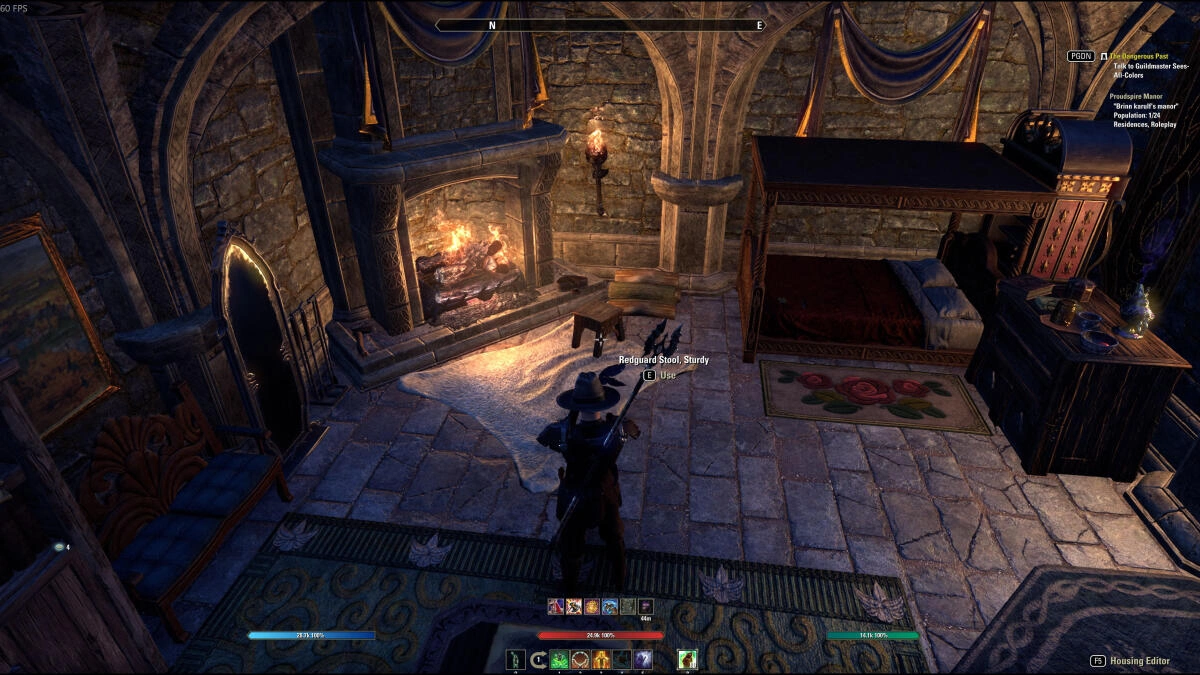Check the purple buff with 44m timer
1200x675 pixels.
tap(646, 606)
